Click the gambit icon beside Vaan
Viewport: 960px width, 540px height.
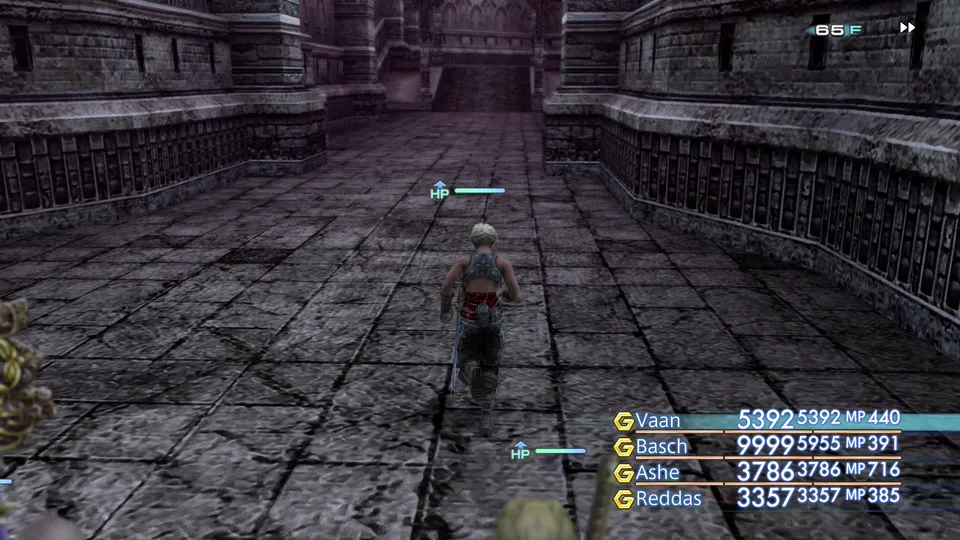coord(624,420)
